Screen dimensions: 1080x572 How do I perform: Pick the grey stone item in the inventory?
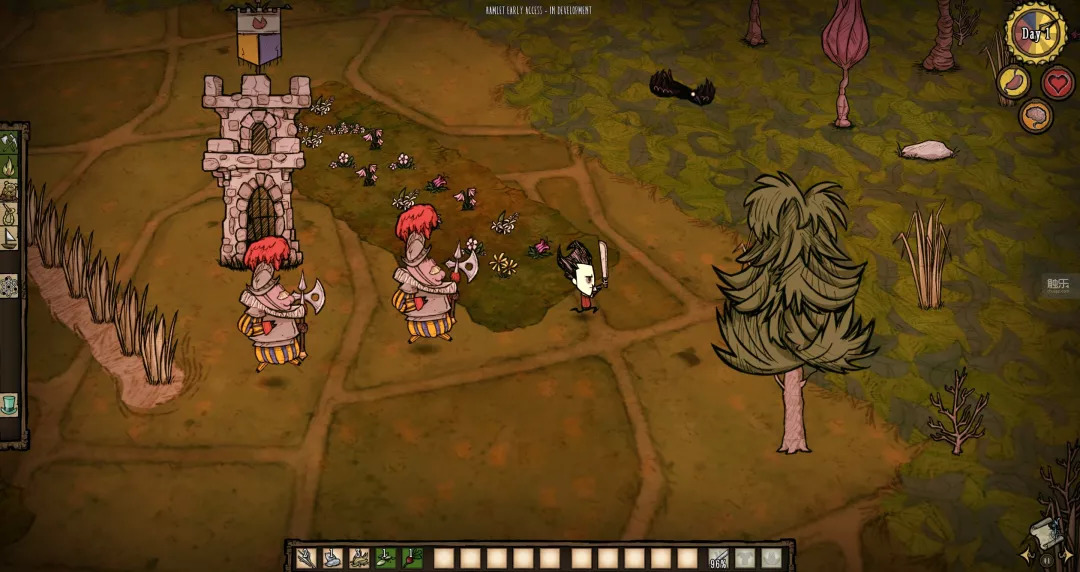333,558
